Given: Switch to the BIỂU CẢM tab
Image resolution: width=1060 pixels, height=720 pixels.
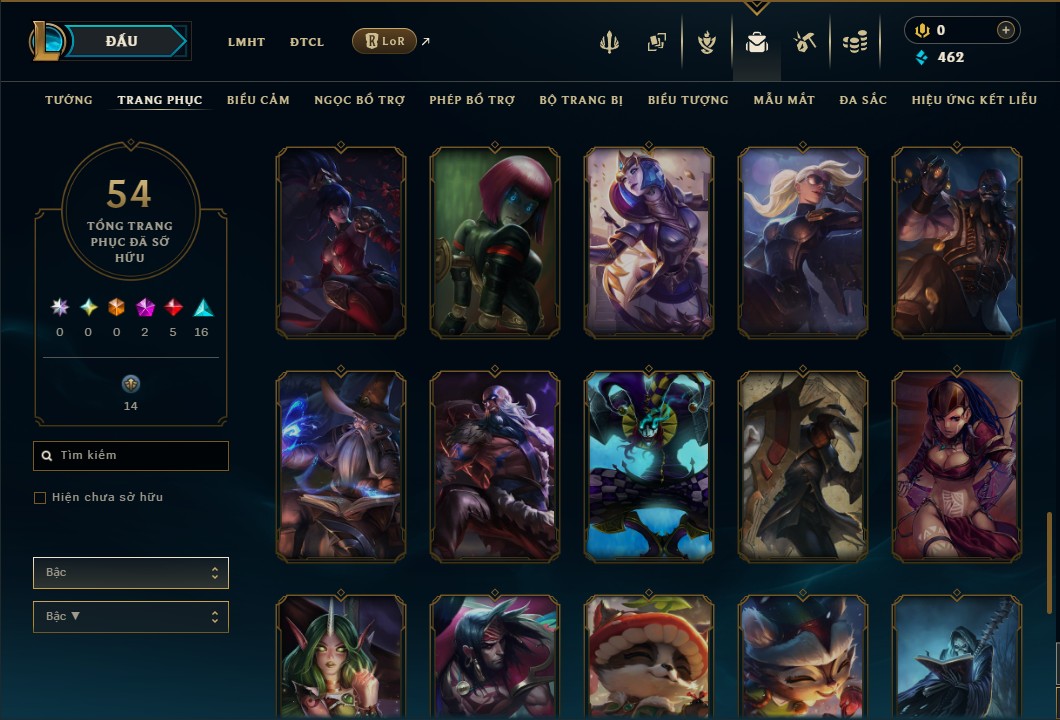Looking at the screenshot, I should coord(258,100).
